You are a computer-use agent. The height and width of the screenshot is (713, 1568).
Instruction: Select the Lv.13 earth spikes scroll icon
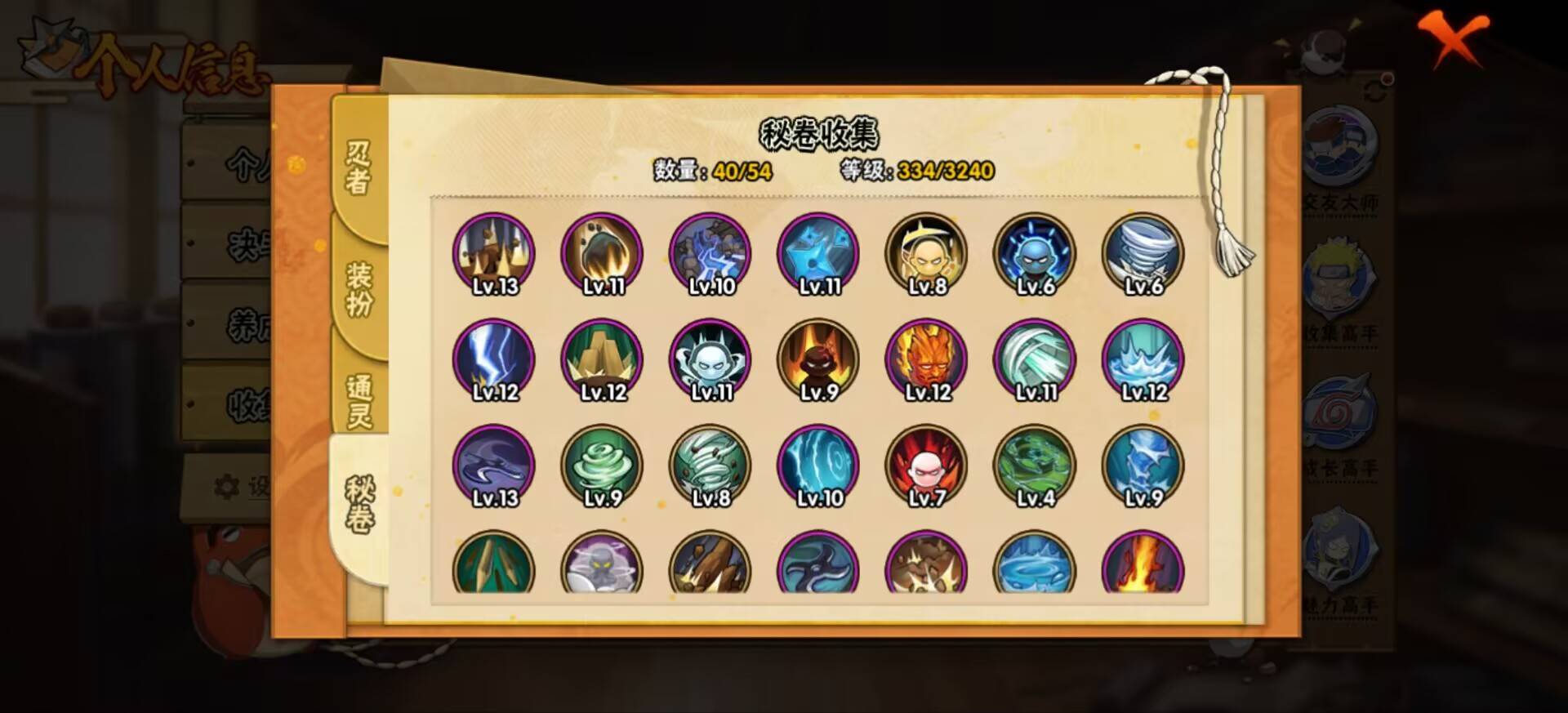tap(493, 253)
